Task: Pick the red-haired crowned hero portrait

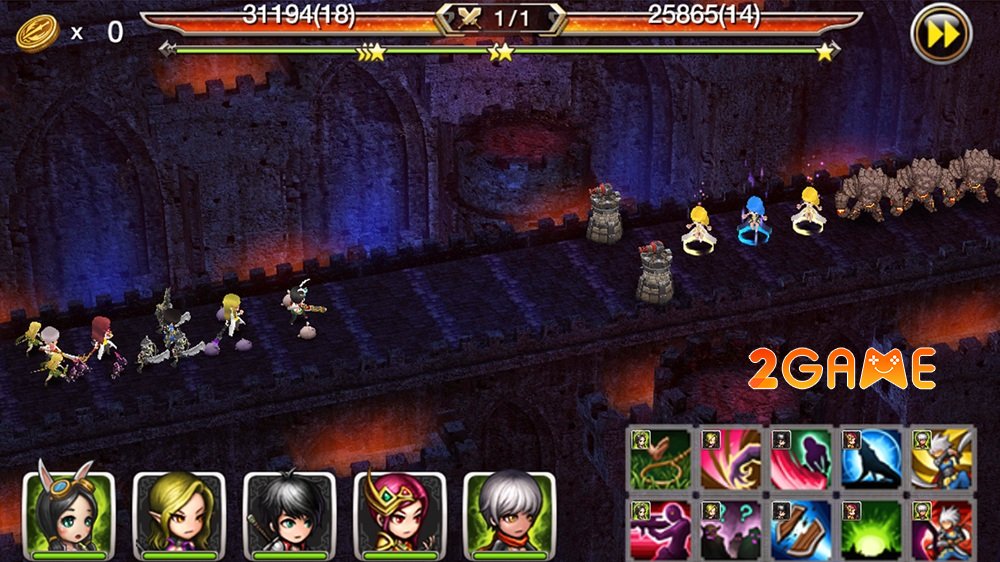Action: click(x=399, y=515)
